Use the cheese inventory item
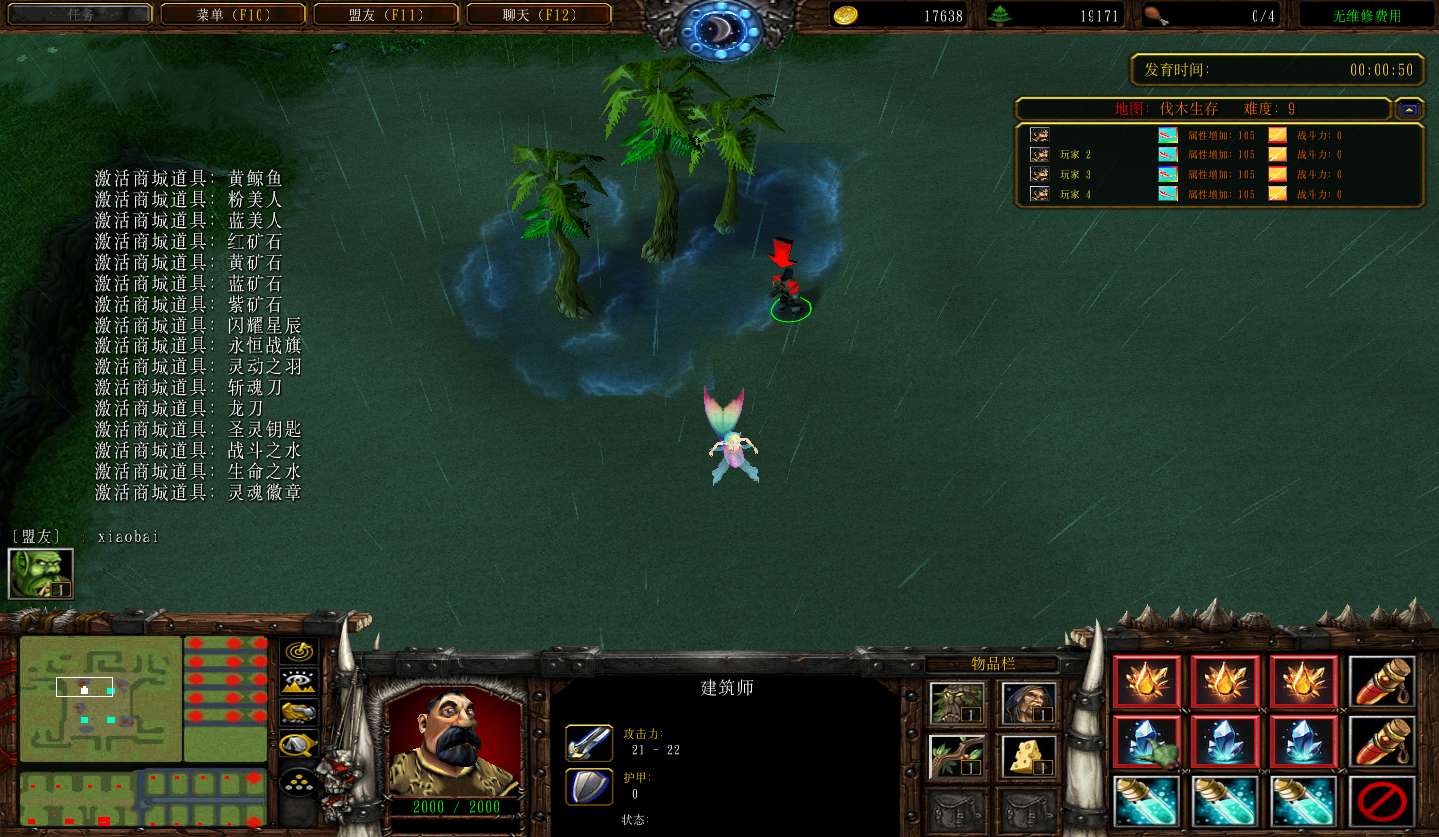Image resolution: width=1439 pixels, height=837 pixels. 1029,756
